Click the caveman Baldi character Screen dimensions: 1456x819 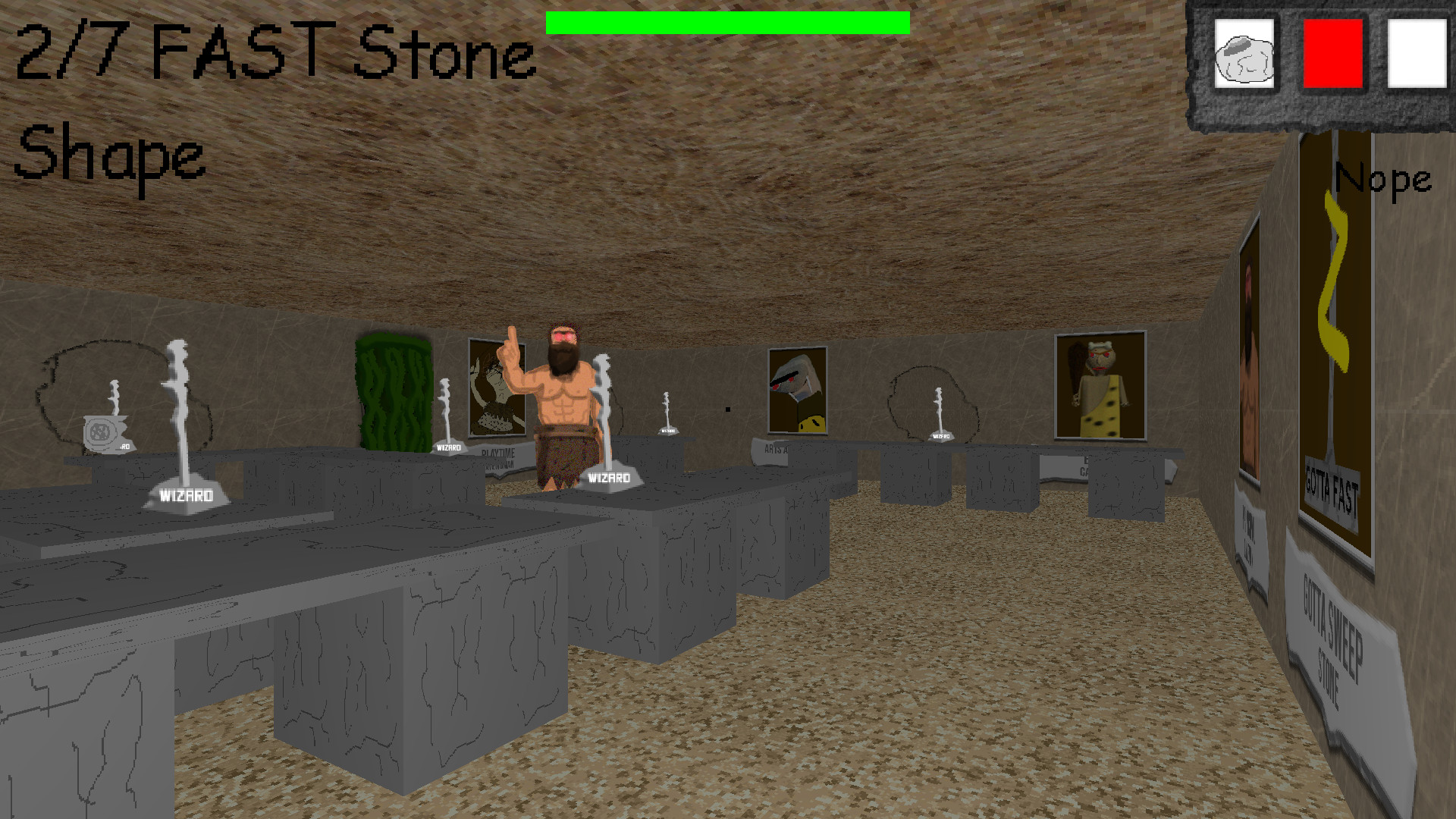(561, 394)
